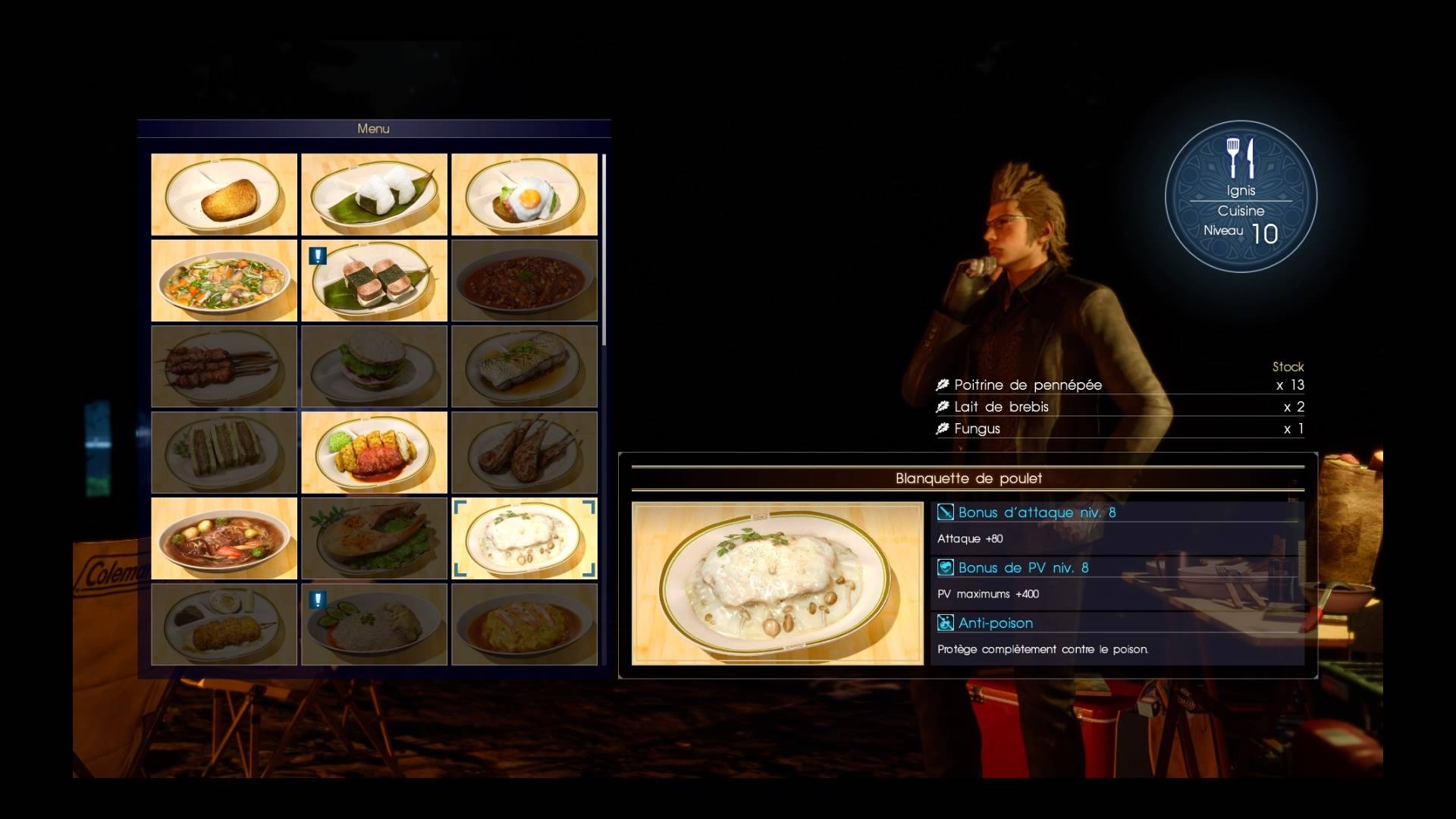Select the meat stew with eggs
This screenshot has height=819, width=1456.
224,538
